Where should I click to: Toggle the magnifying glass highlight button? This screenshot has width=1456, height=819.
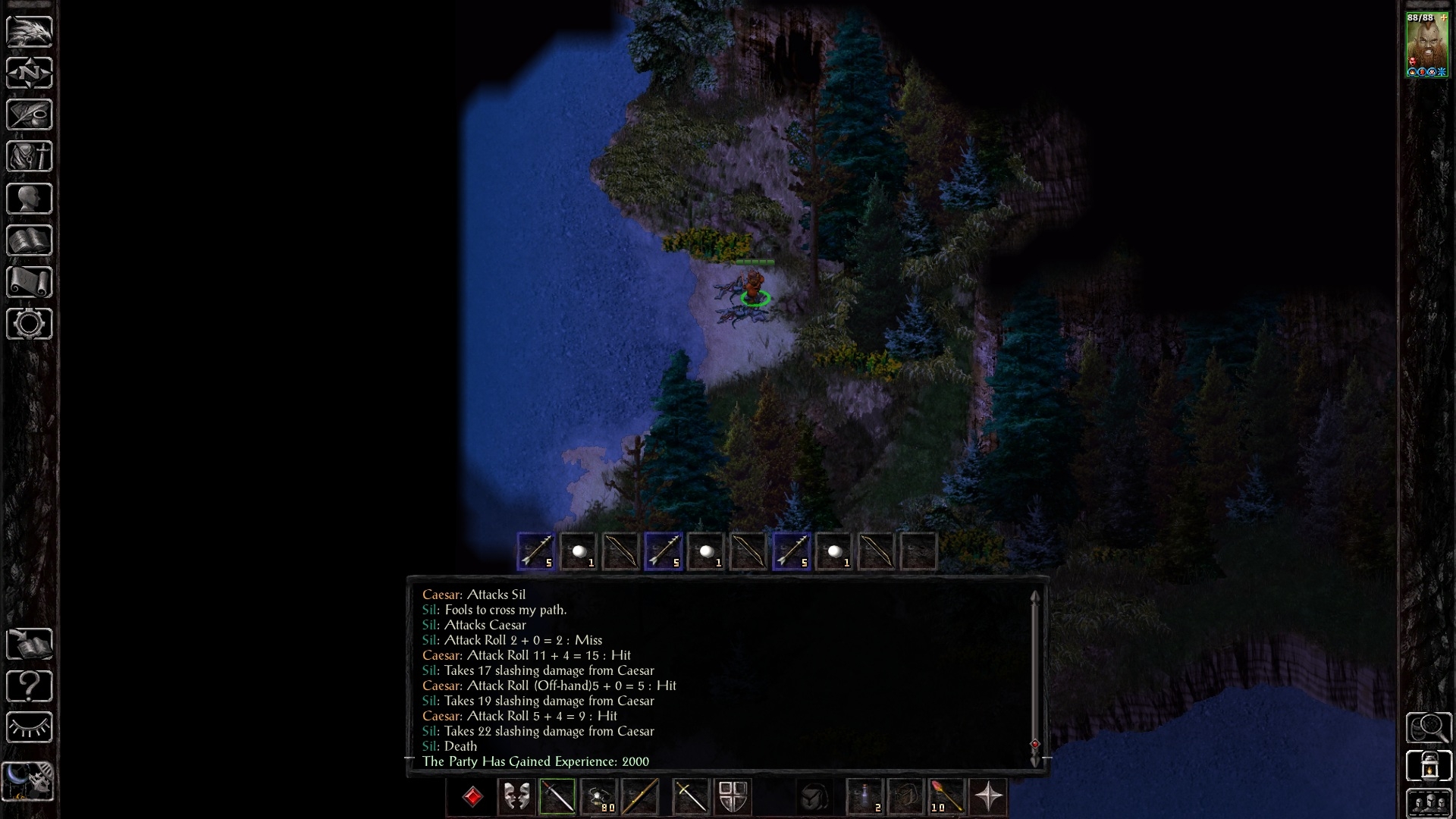(x=1428, y=728)
